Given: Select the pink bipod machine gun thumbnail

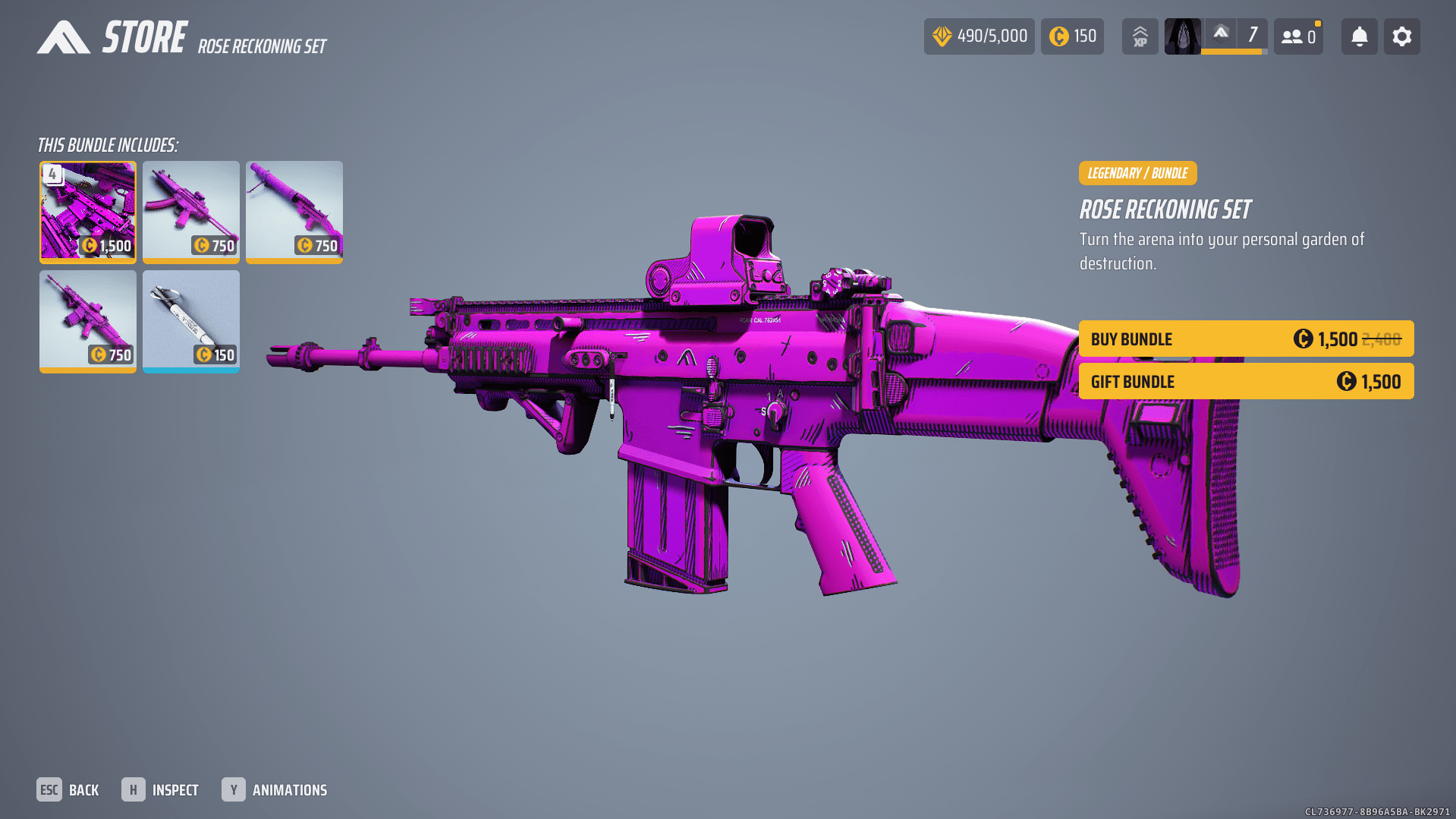Looking at the screenshot, I should coord(294,212).
